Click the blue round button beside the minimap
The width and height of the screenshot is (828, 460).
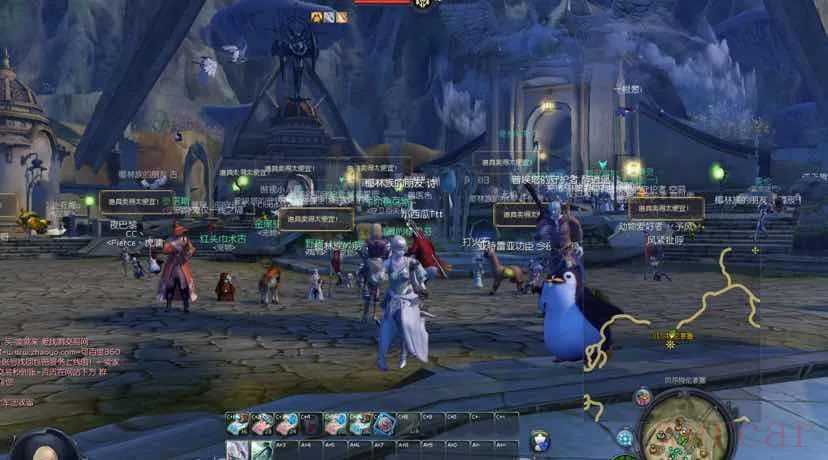point(625,437)
